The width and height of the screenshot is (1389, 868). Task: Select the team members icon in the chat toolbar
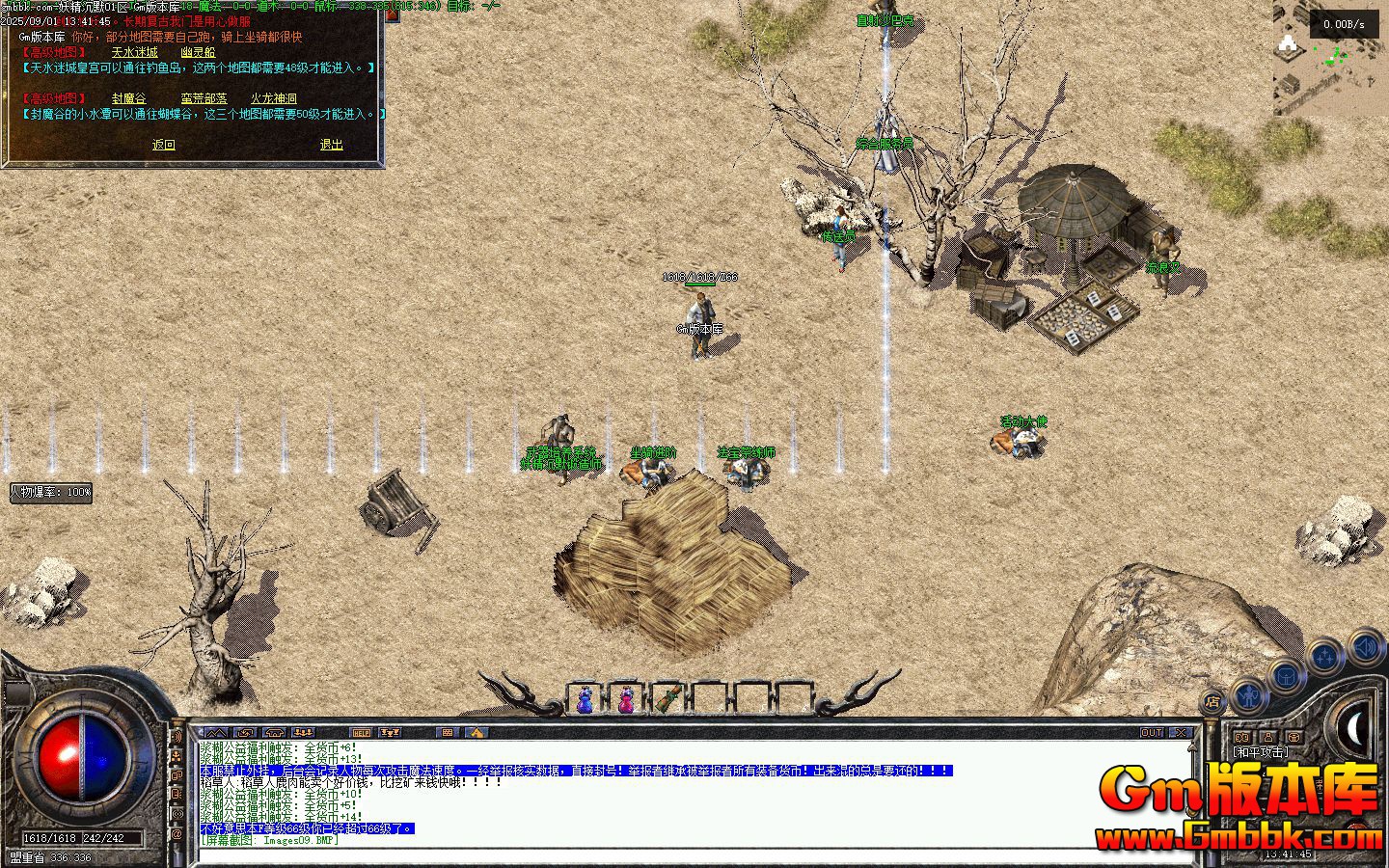[x=303, y=732]
